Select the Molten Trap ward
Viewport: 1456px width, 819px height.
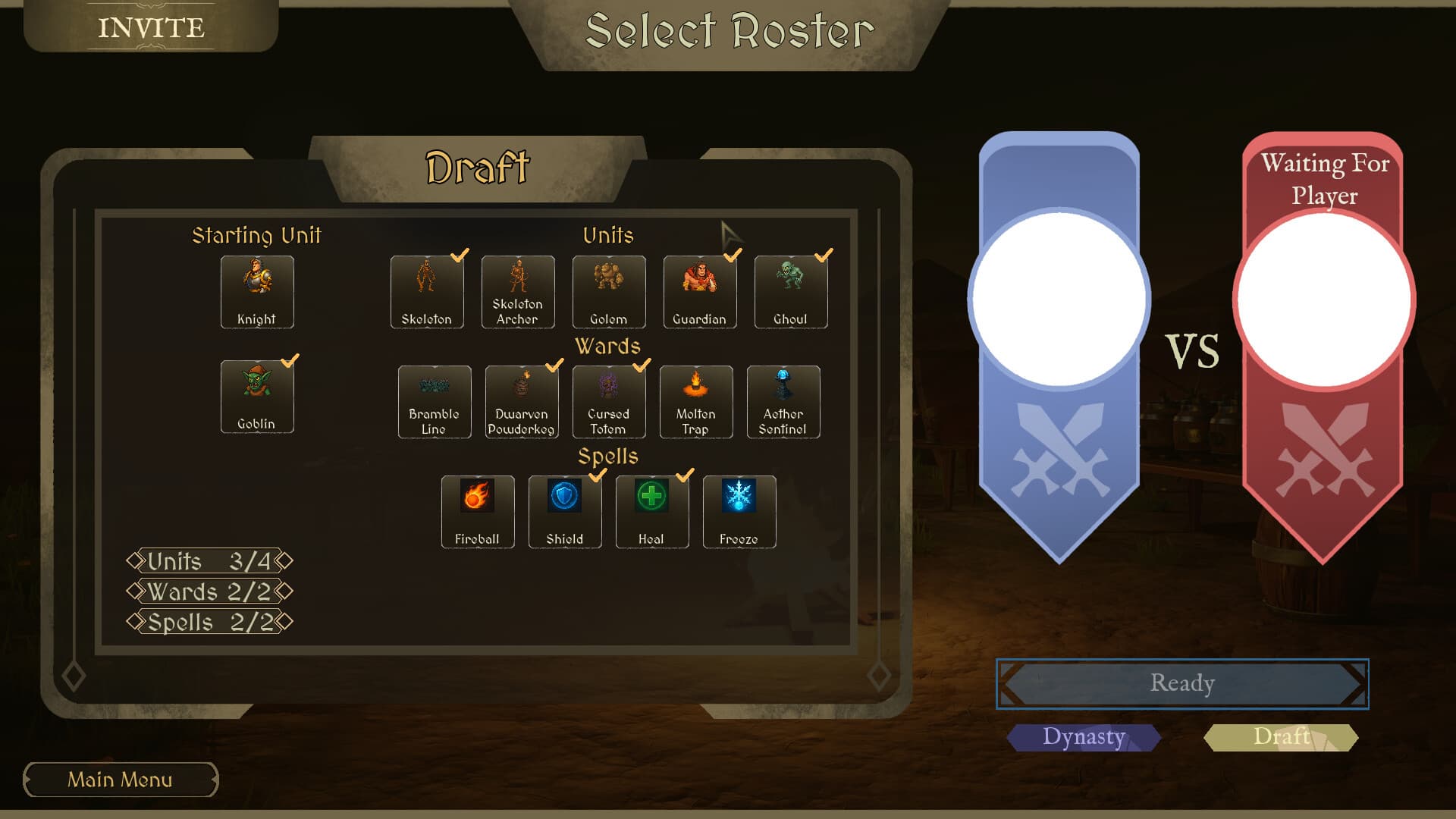695,402
